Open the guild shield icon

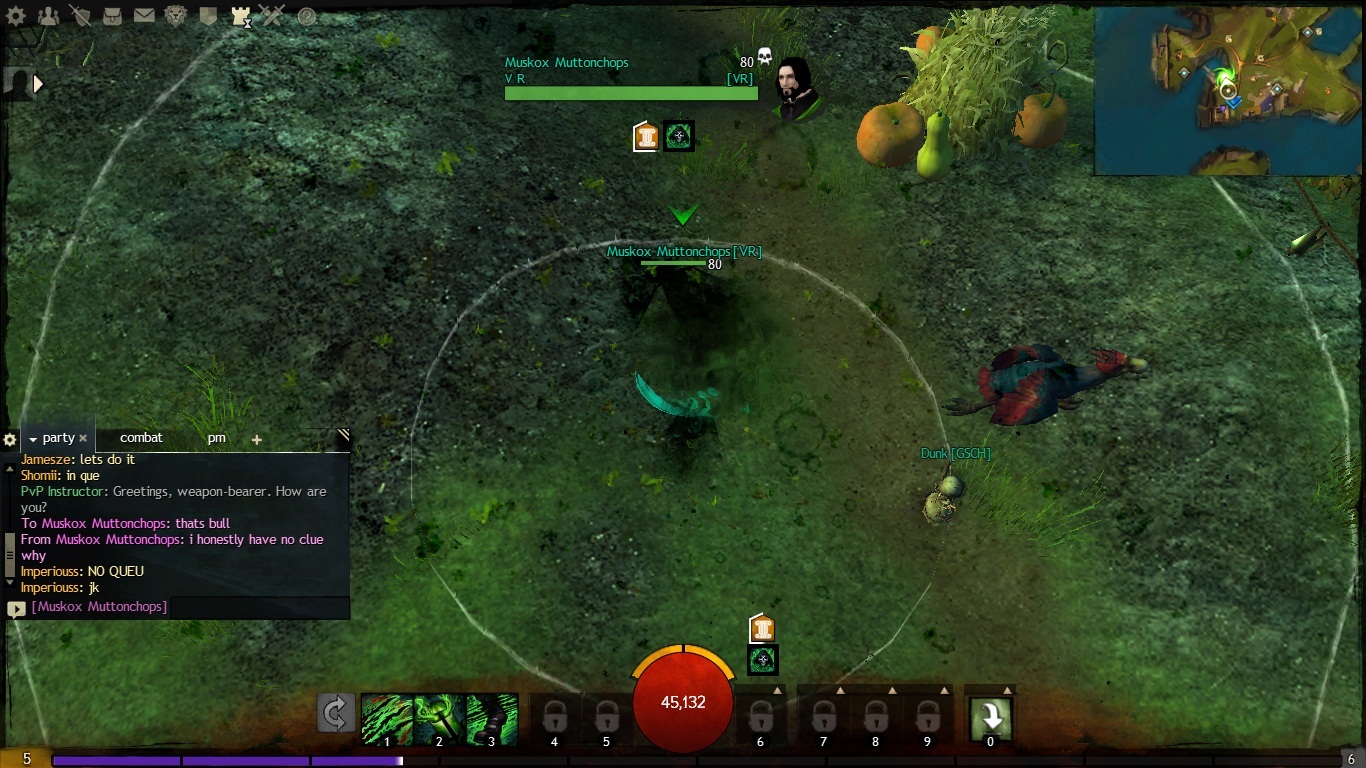pos(208,16)
